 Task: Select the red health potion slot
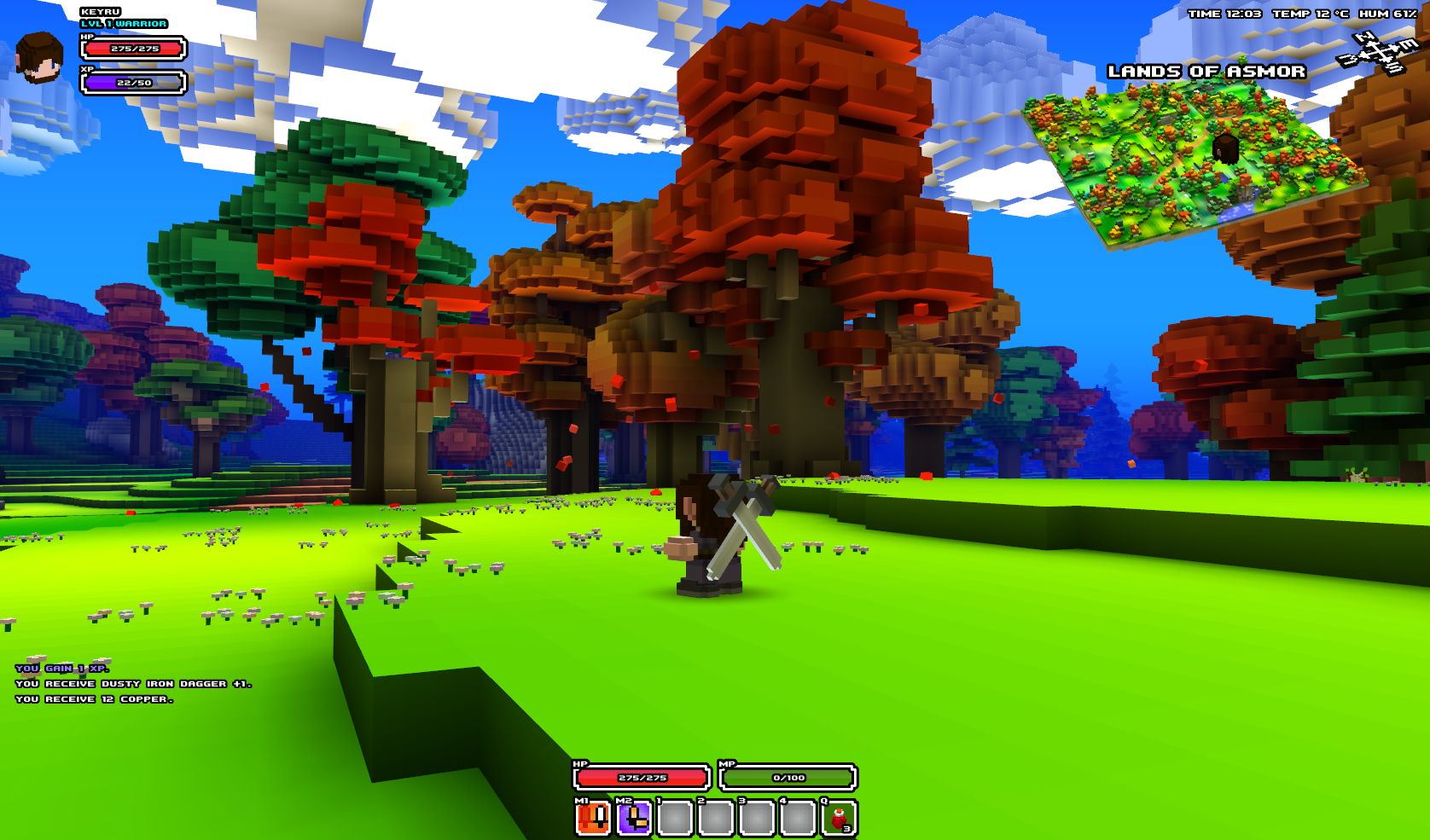coord(839,819)
